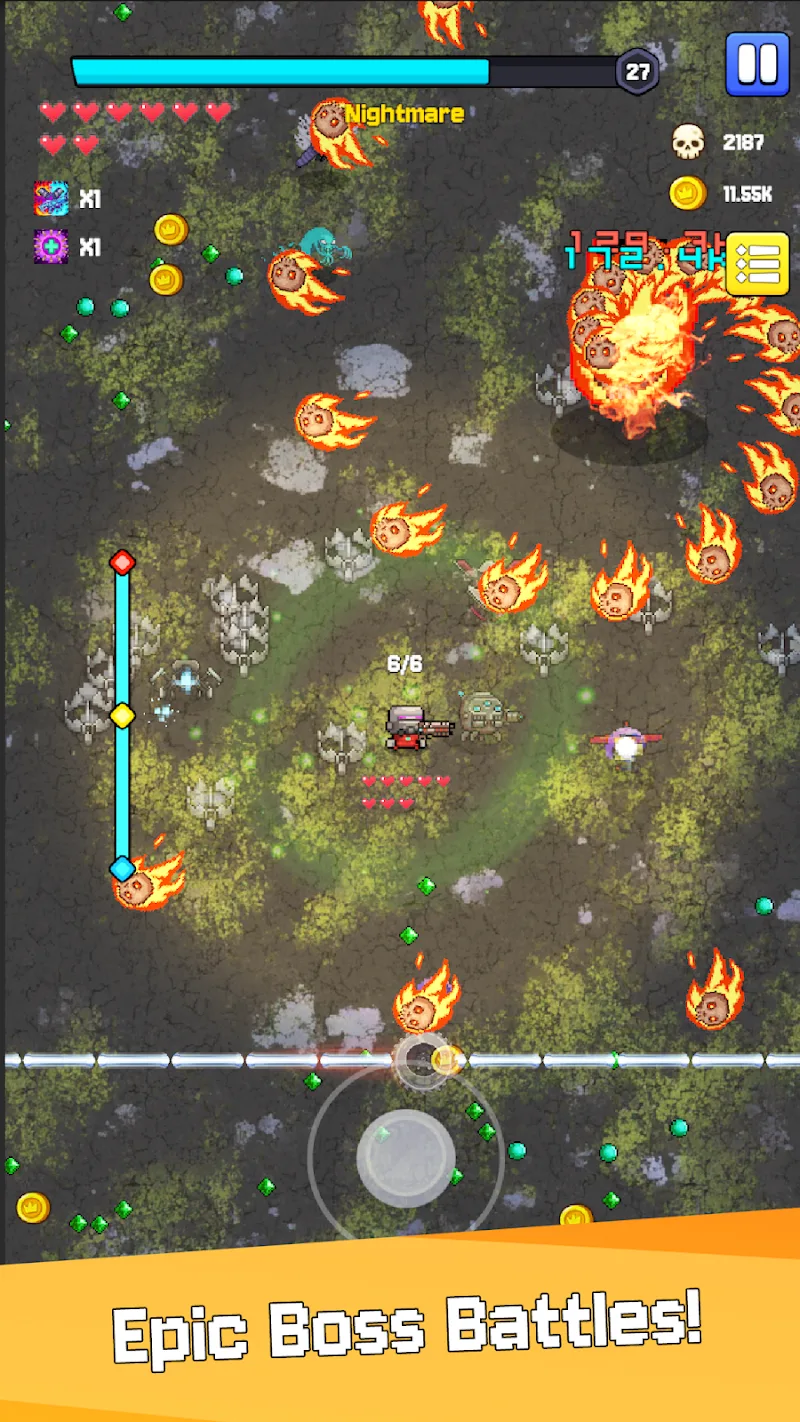Select the blue dragon skill icon
This screenshot has height=1422, width=800.
(x=51, y=199)
